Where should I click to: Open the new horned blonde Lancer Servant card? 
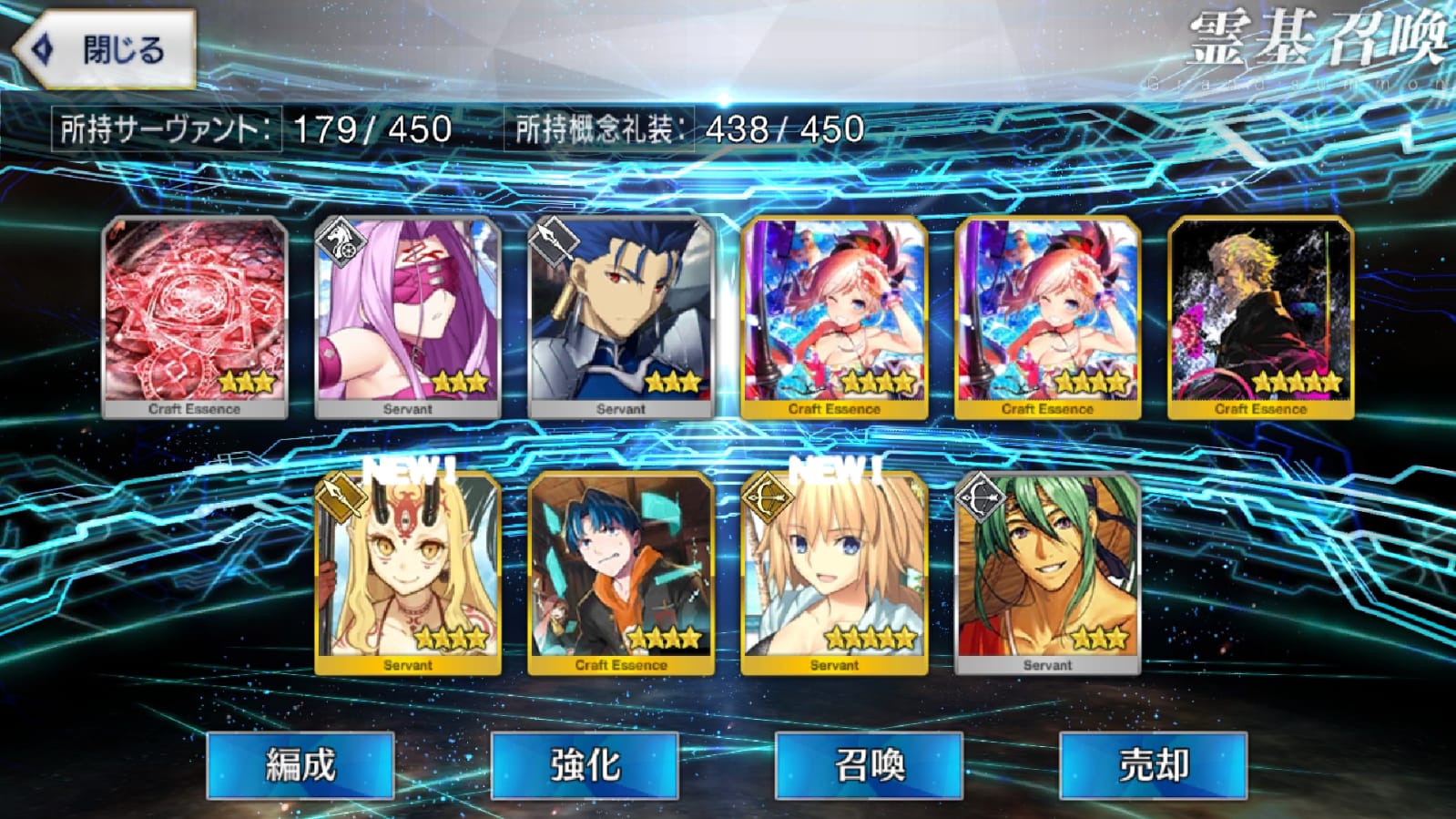[x=408, y=574]
